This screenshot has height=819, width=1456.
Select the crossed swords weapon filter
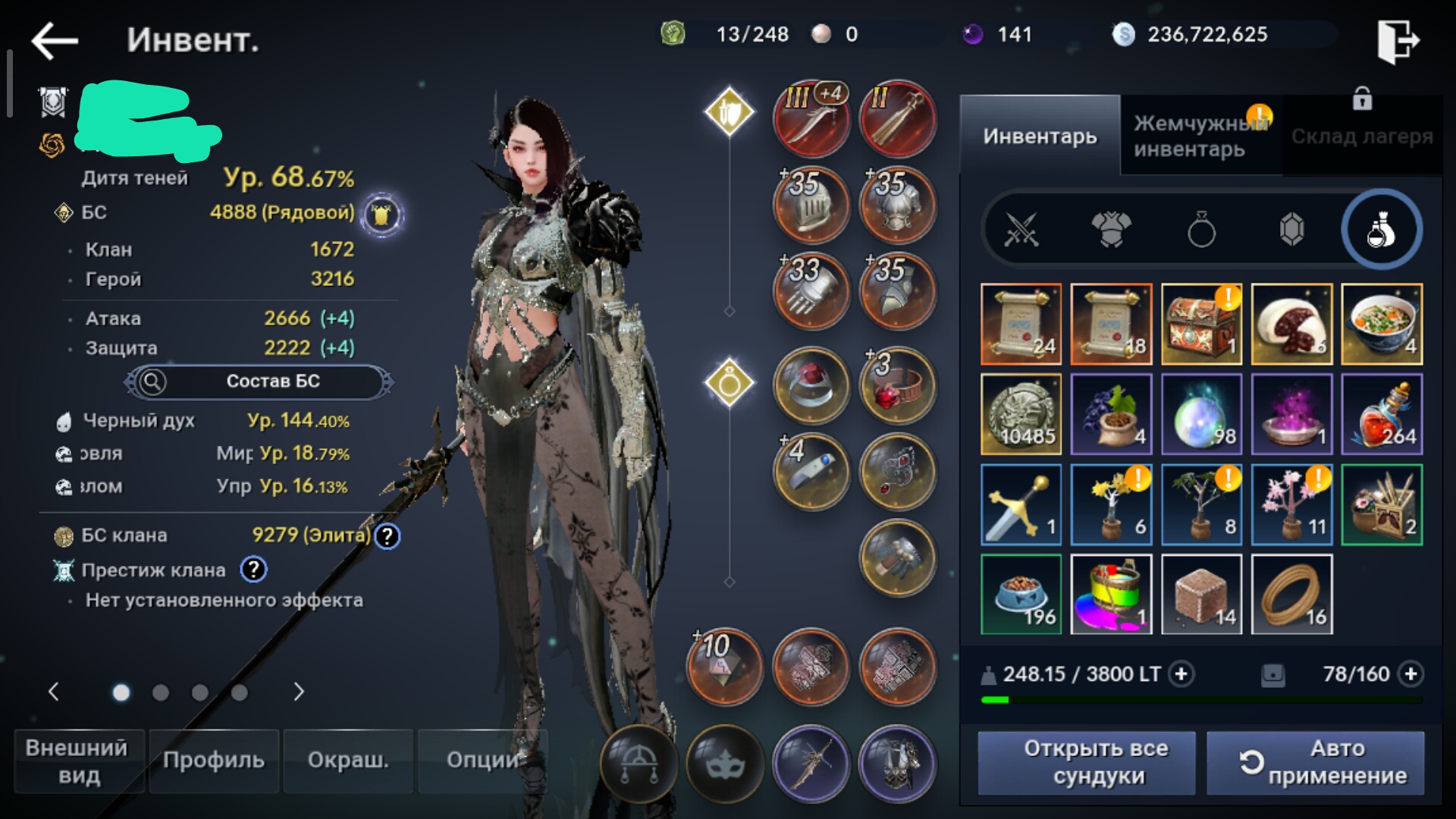(1021, 230)
